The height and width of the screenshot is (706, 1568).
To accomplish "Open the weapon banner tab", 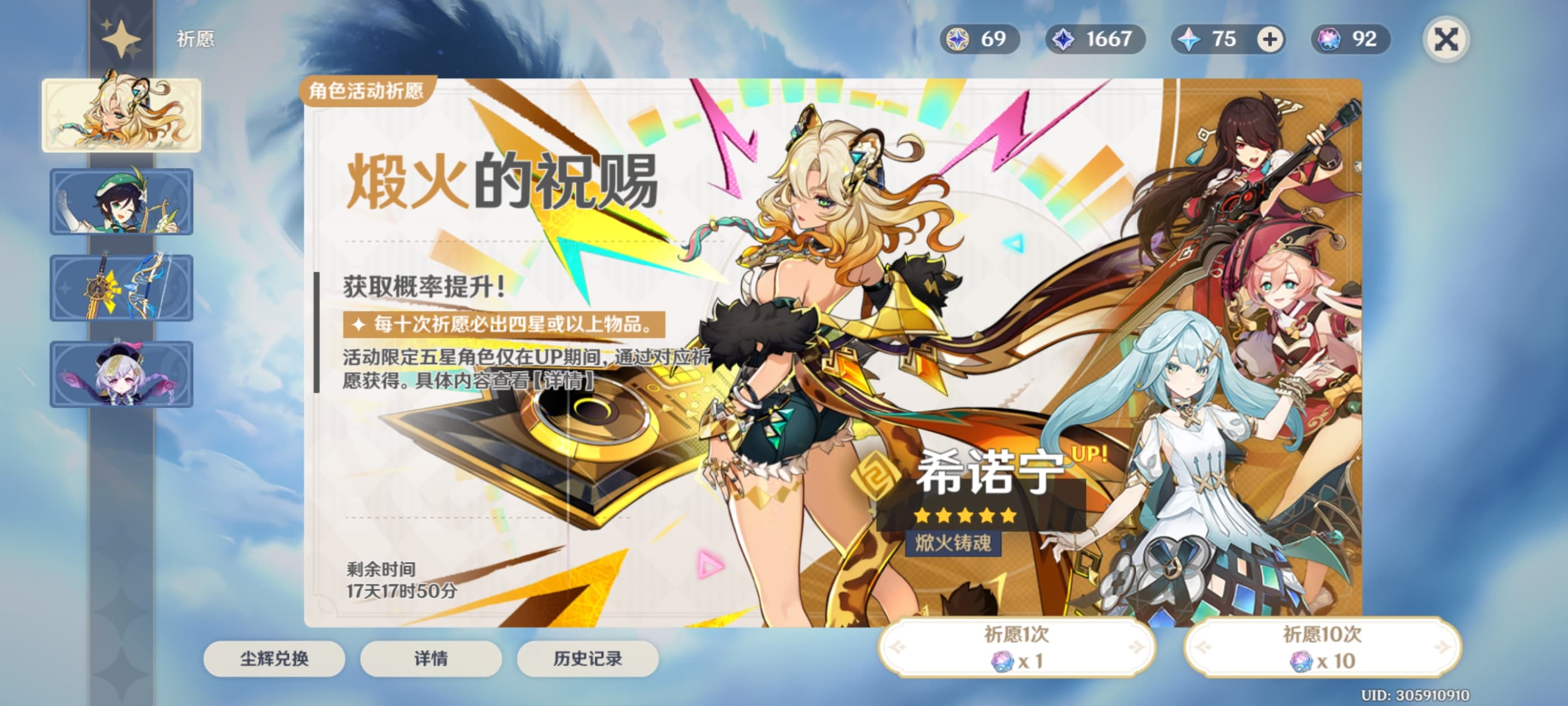I will [x=121, y=287].
